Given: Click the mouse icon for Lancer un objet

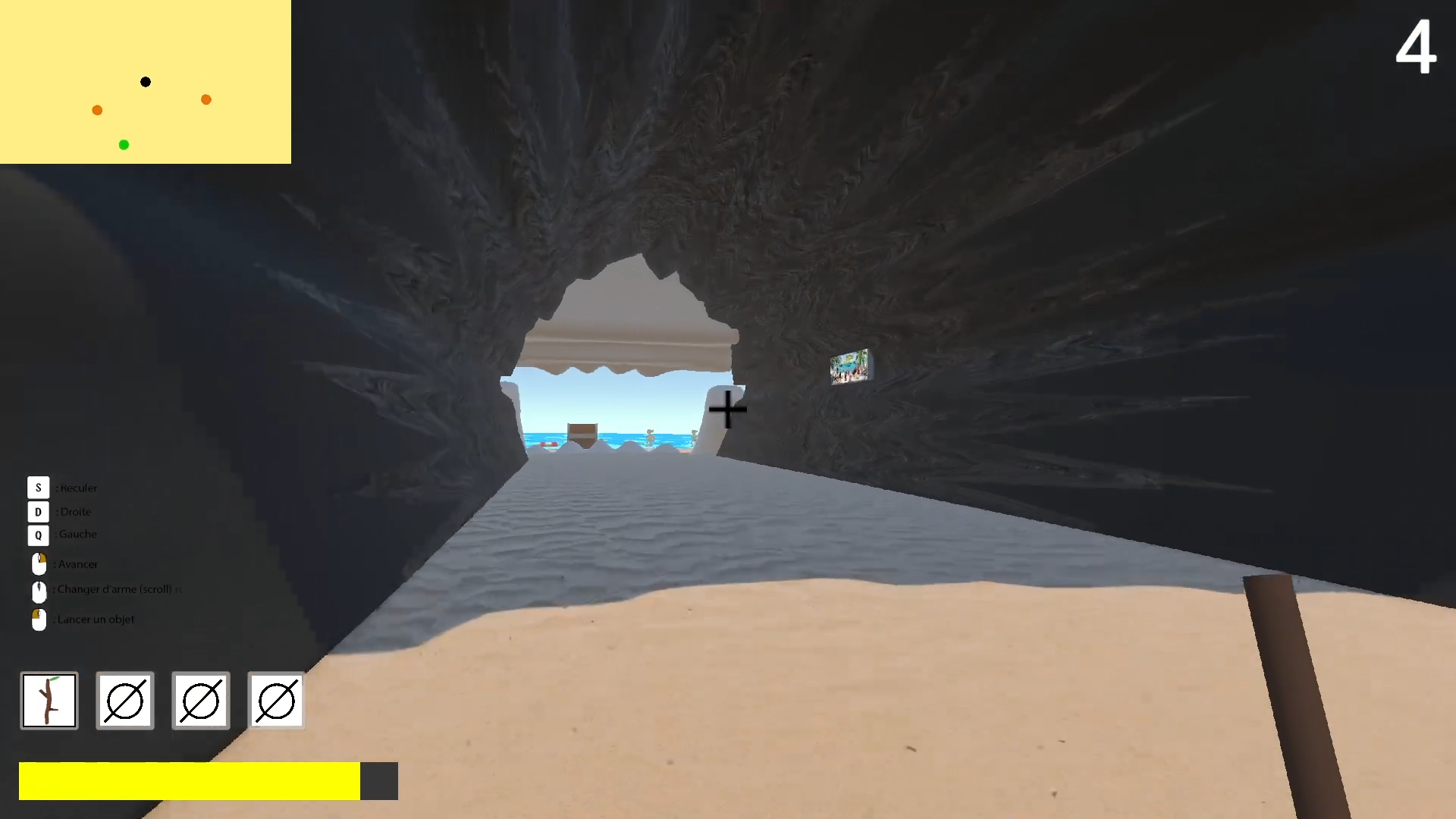Looking at the screenshot, I should pos(39,620).
